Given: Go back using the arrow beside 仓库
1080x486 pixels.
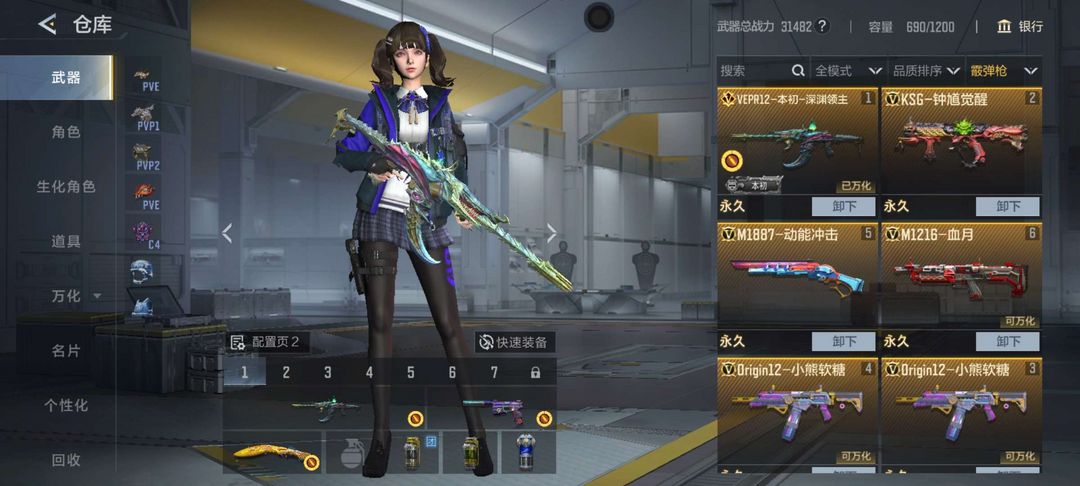Looking at the screenshot, I should point(46,25).
